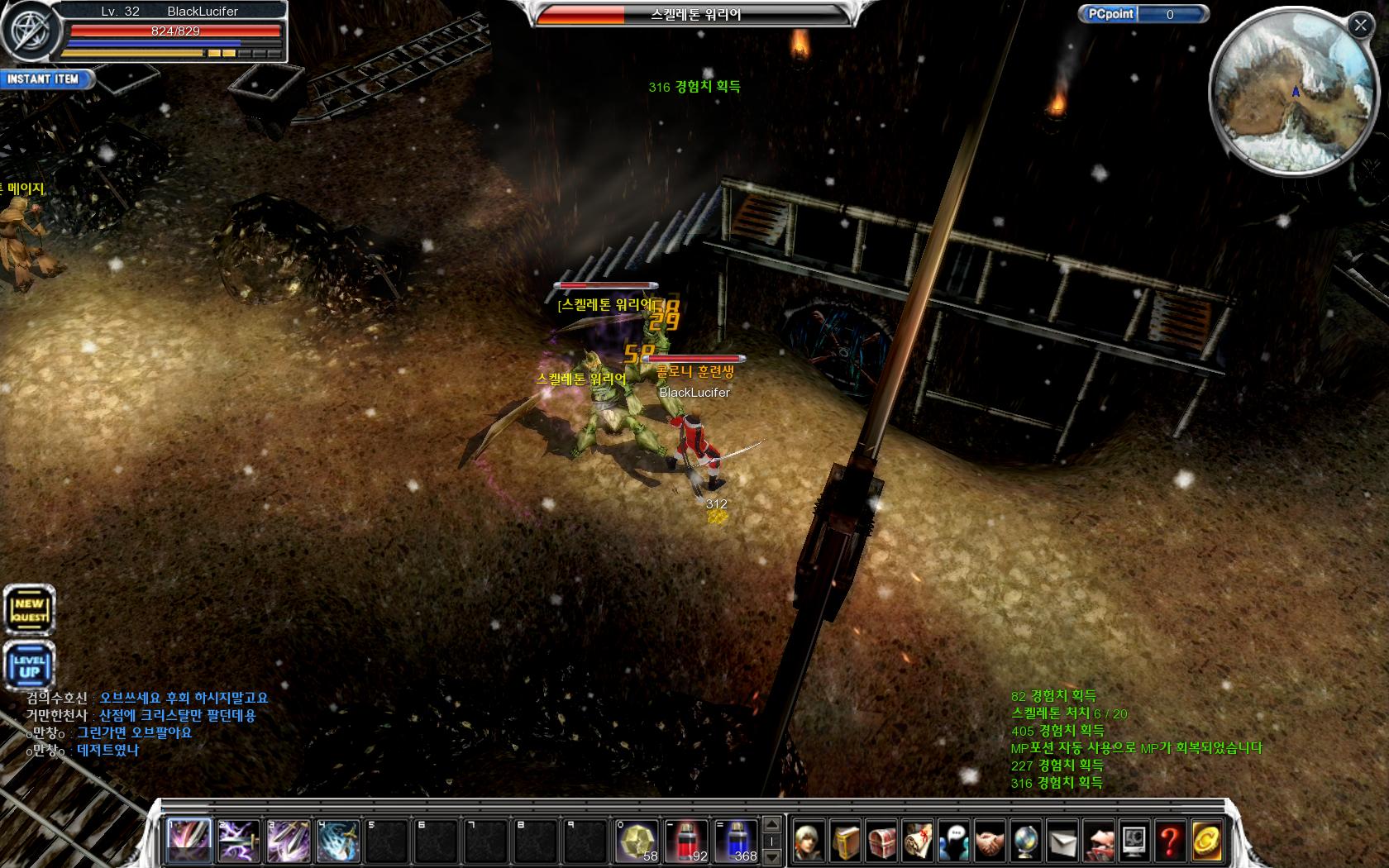The width and height of the screenshot is (1389, 868).
Task: Use the lightning sword skill in slot 2
Action: pyautogui.click(x=239, y=841)
